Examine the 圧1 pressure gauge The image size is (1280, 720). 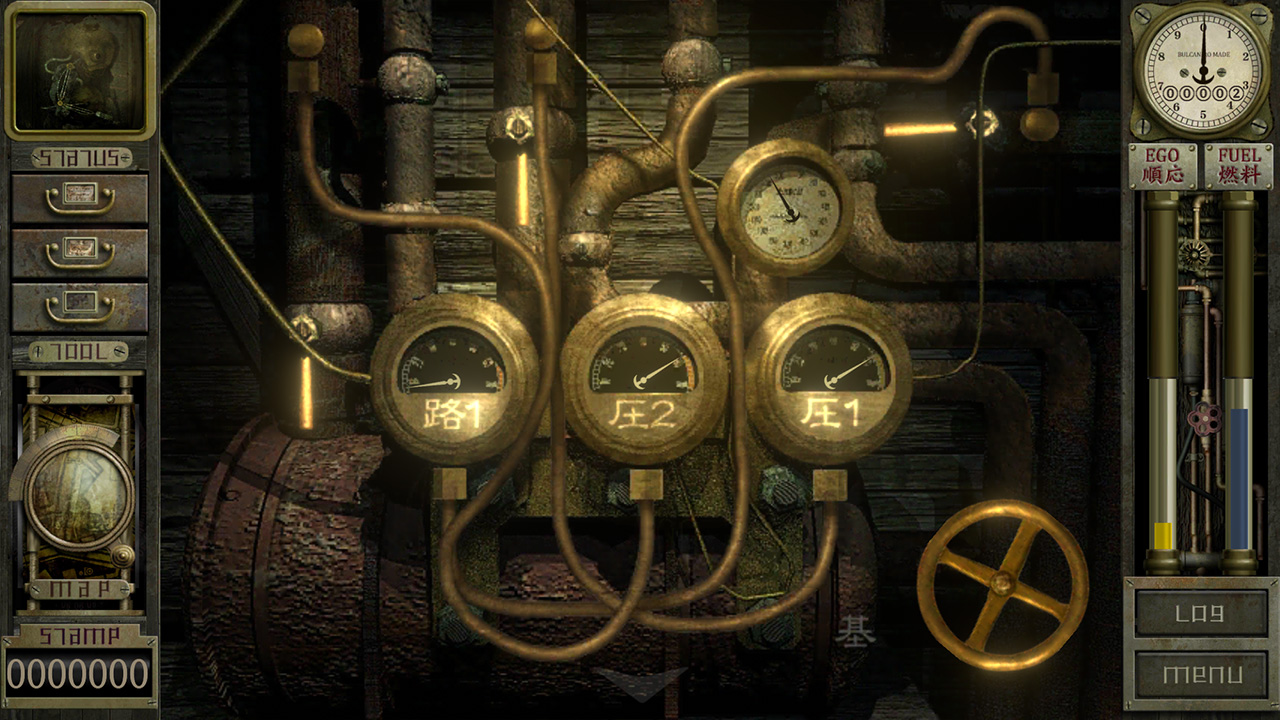coord(832,380)
